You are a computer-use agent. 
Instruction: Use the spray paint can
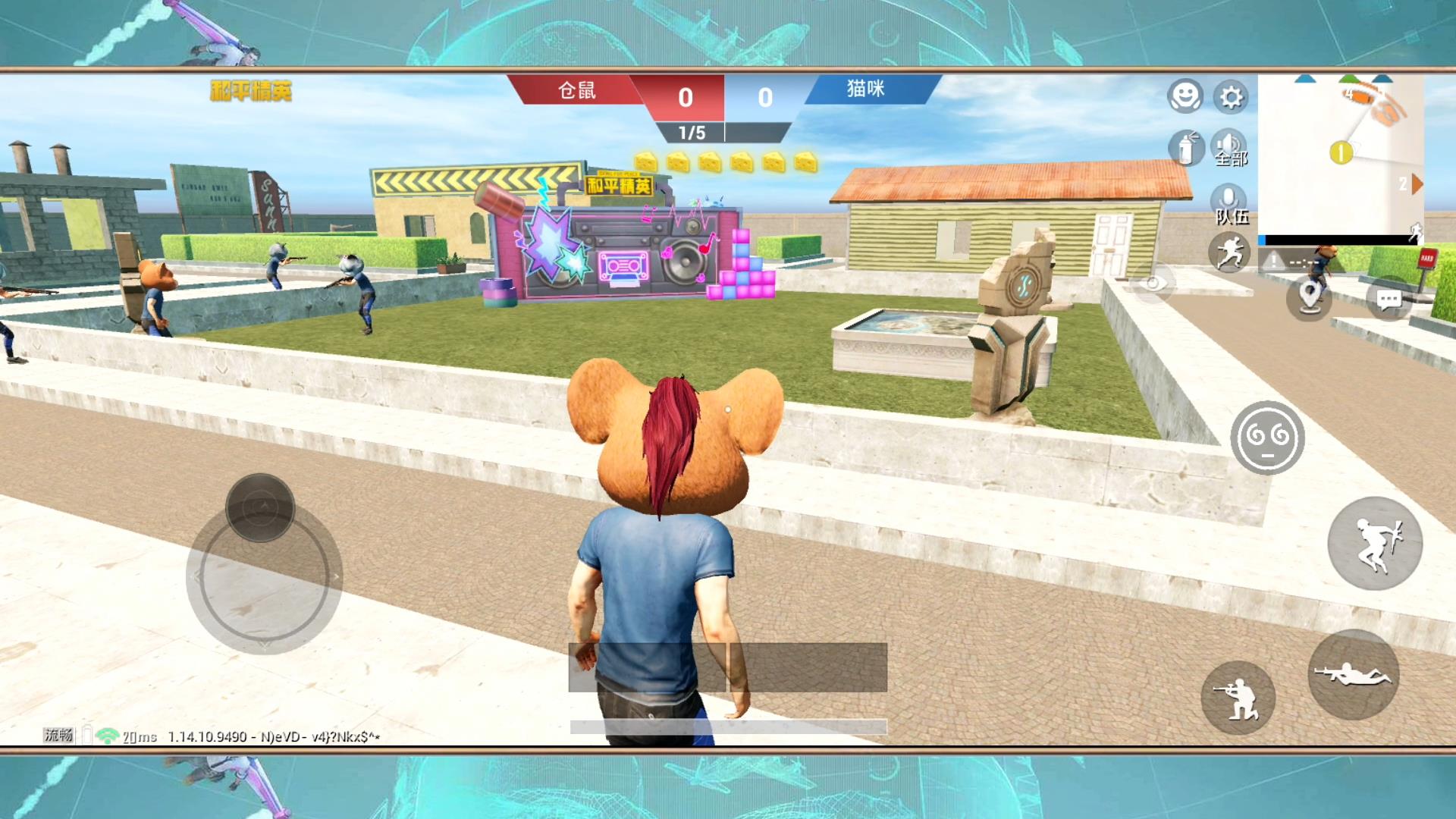point(1186,147)
